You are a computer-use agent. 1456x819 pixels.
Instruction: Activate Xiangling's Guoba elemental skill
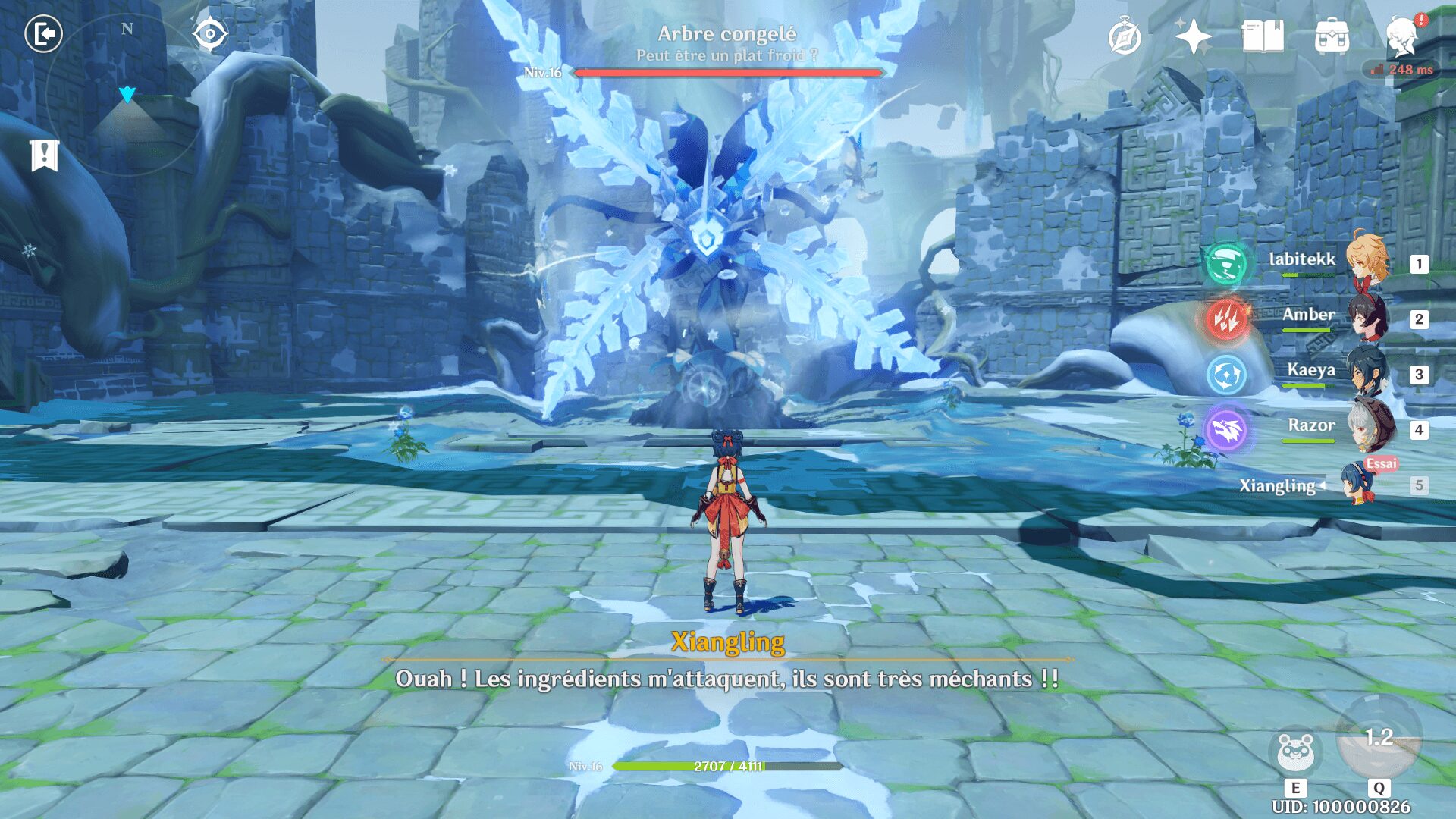pos(1295,752)
